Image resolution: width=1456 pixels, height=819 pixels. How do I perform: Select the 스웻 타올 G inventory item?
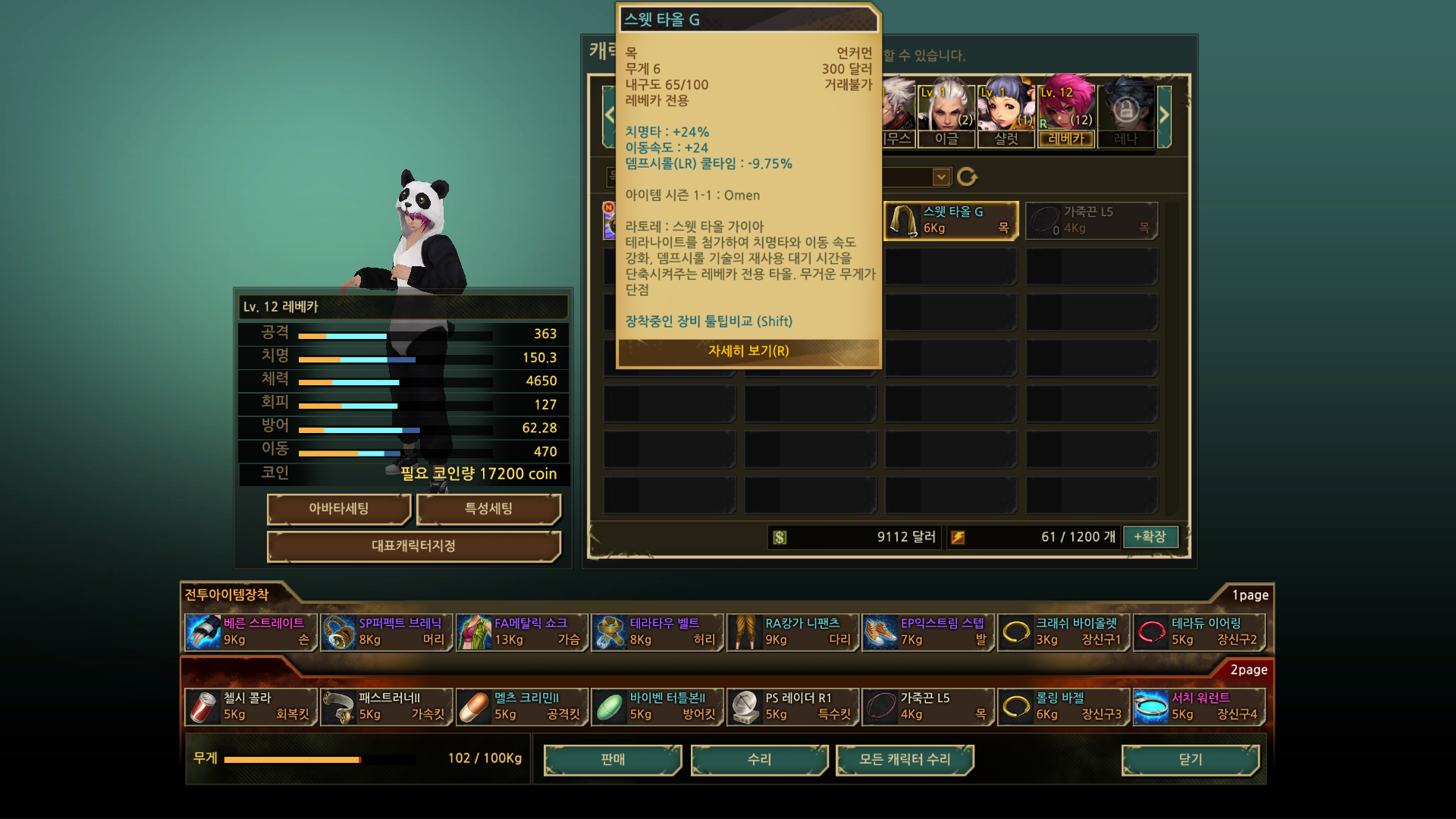coord(950,221)
